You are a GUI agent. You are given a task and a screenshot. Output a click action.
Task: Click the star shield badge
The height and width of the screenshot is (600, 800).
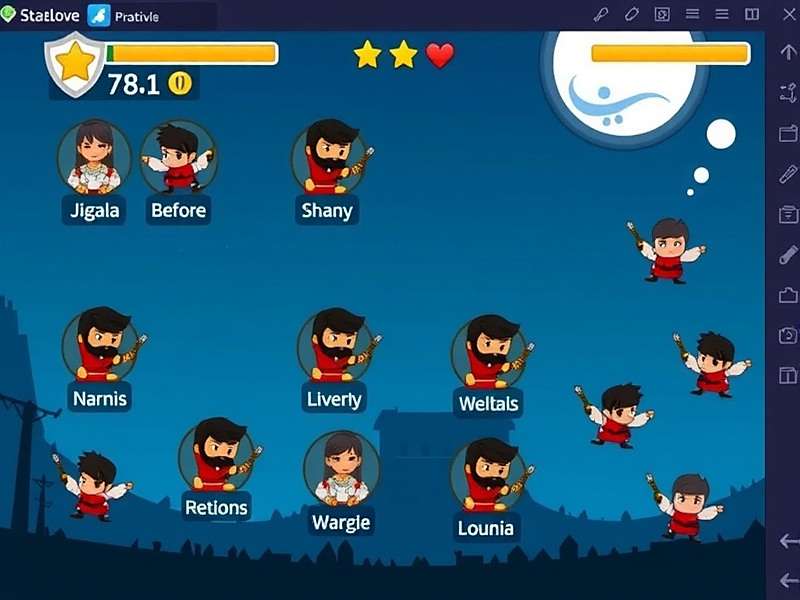(x=75, y=64)
